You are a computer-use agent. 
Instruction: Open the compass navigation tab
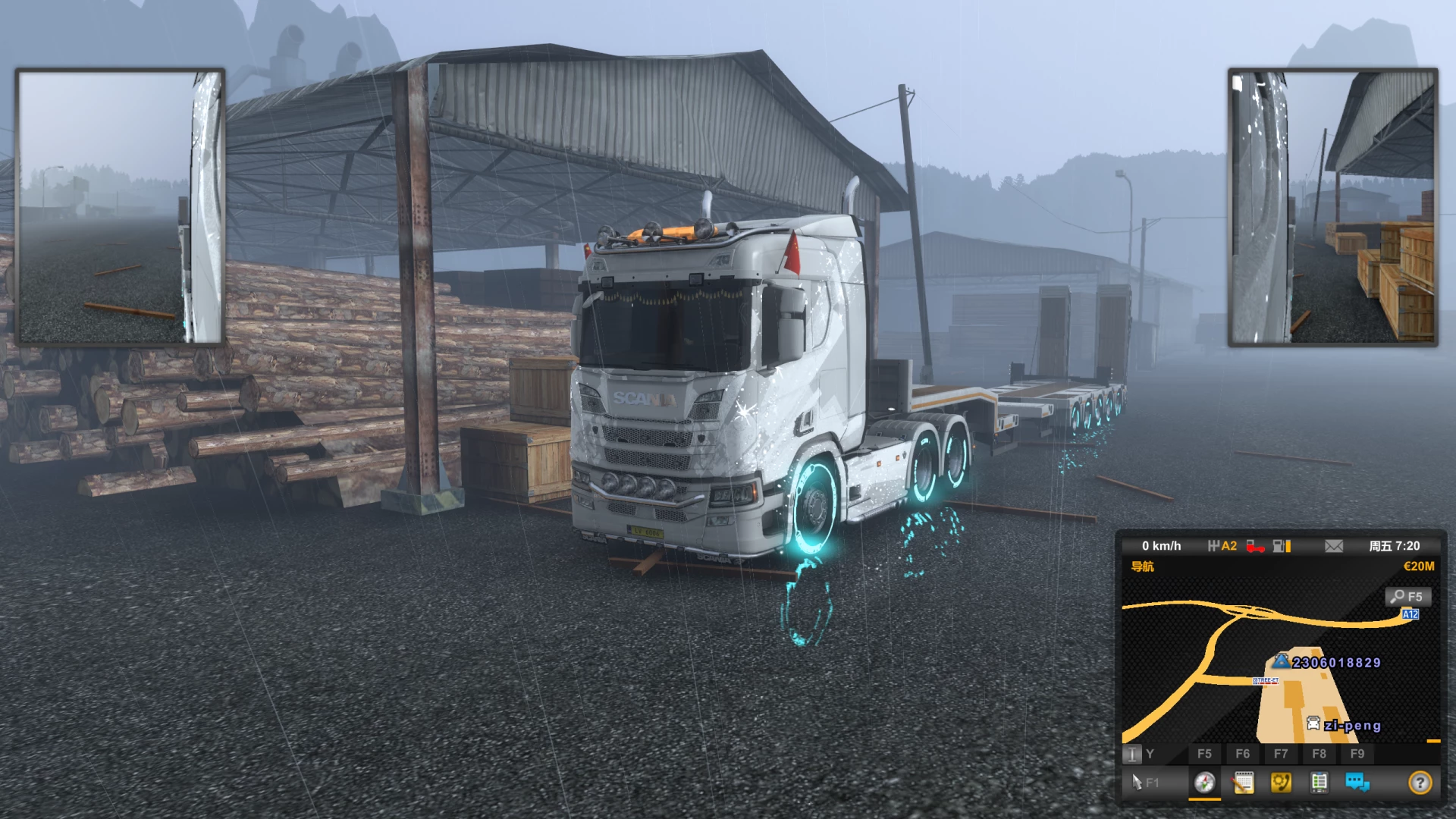[1204, 782]
